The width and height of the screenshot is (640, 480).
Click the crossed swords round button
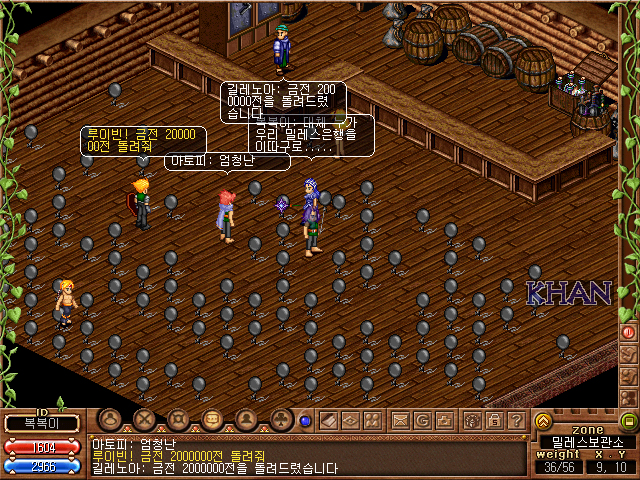[145, 420]
